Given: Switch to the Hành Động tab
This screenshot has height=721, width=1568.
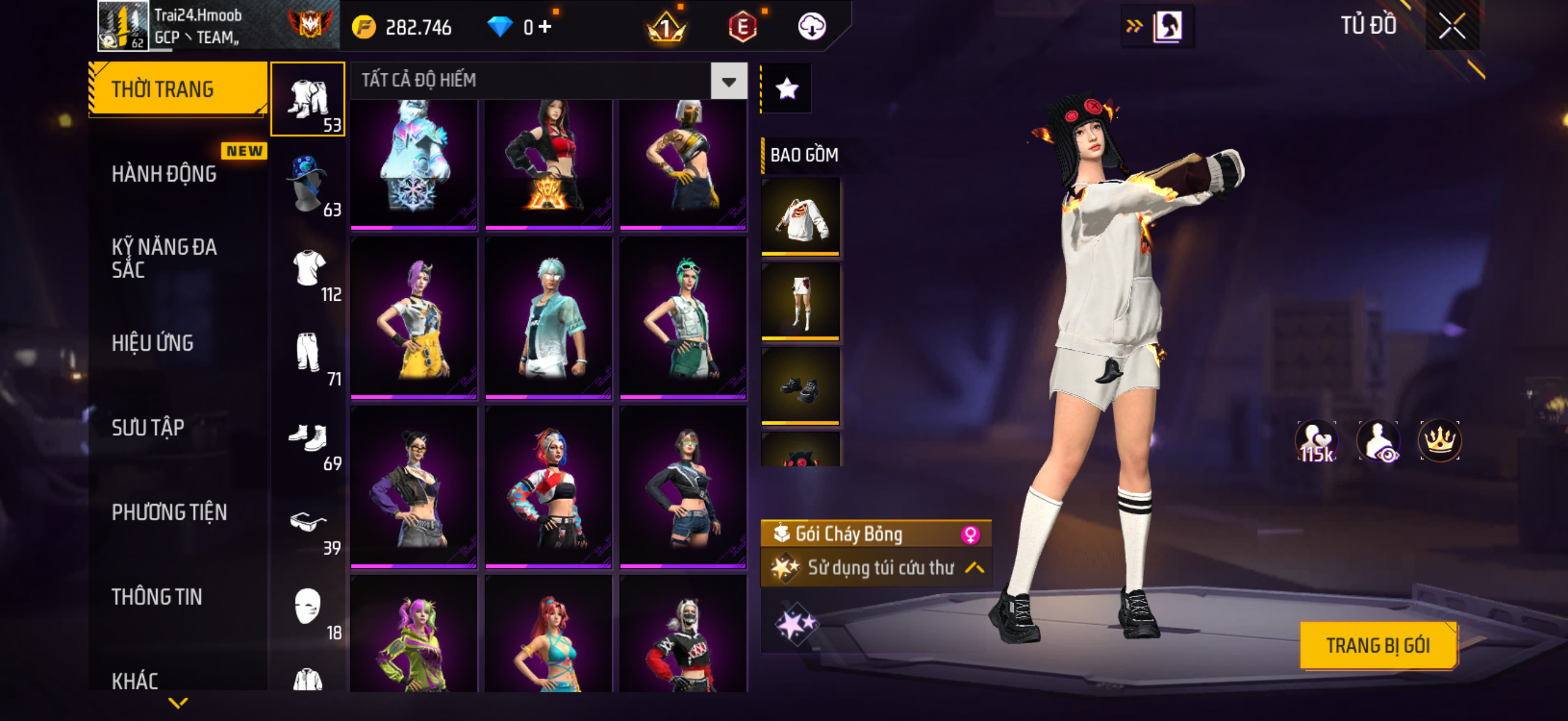Looking at the screenshot, I should point(164,174).
